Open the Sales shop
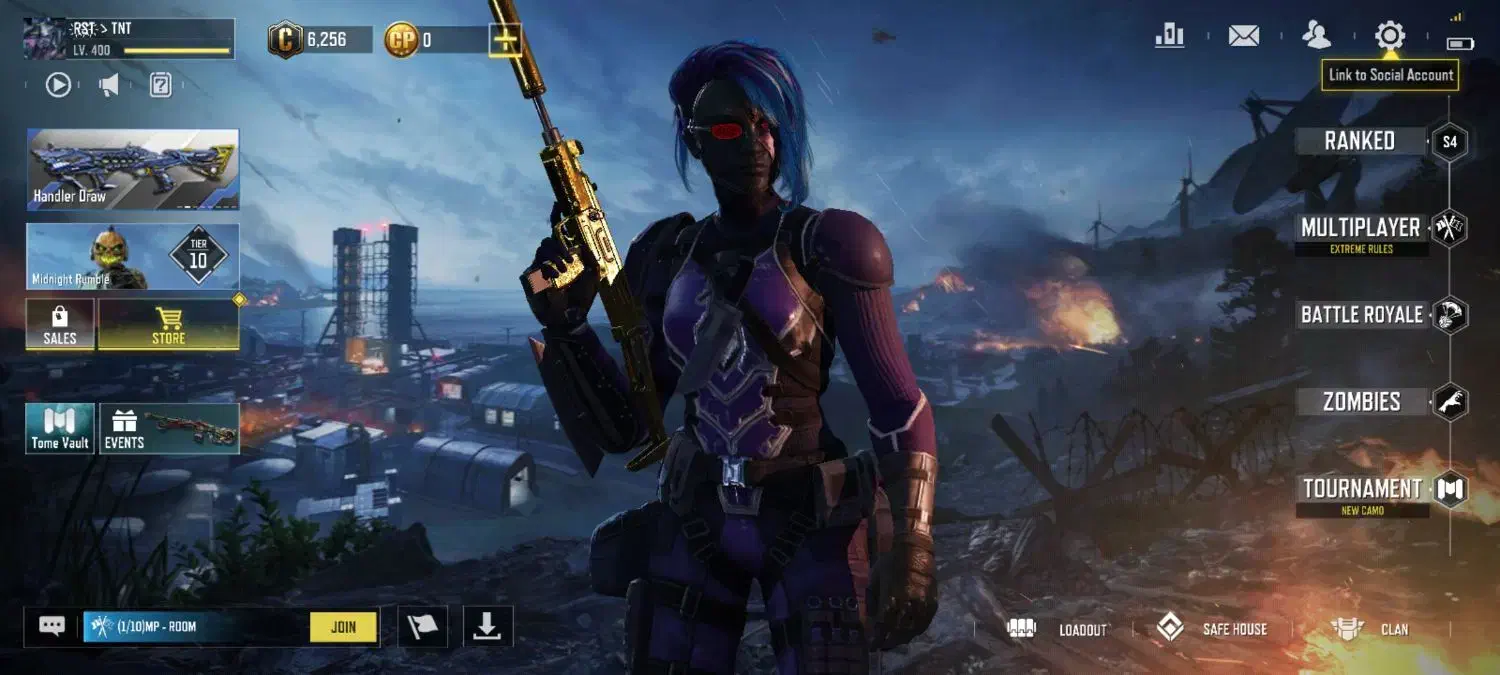The image size is (1500, 675). [x=60, y=325]
